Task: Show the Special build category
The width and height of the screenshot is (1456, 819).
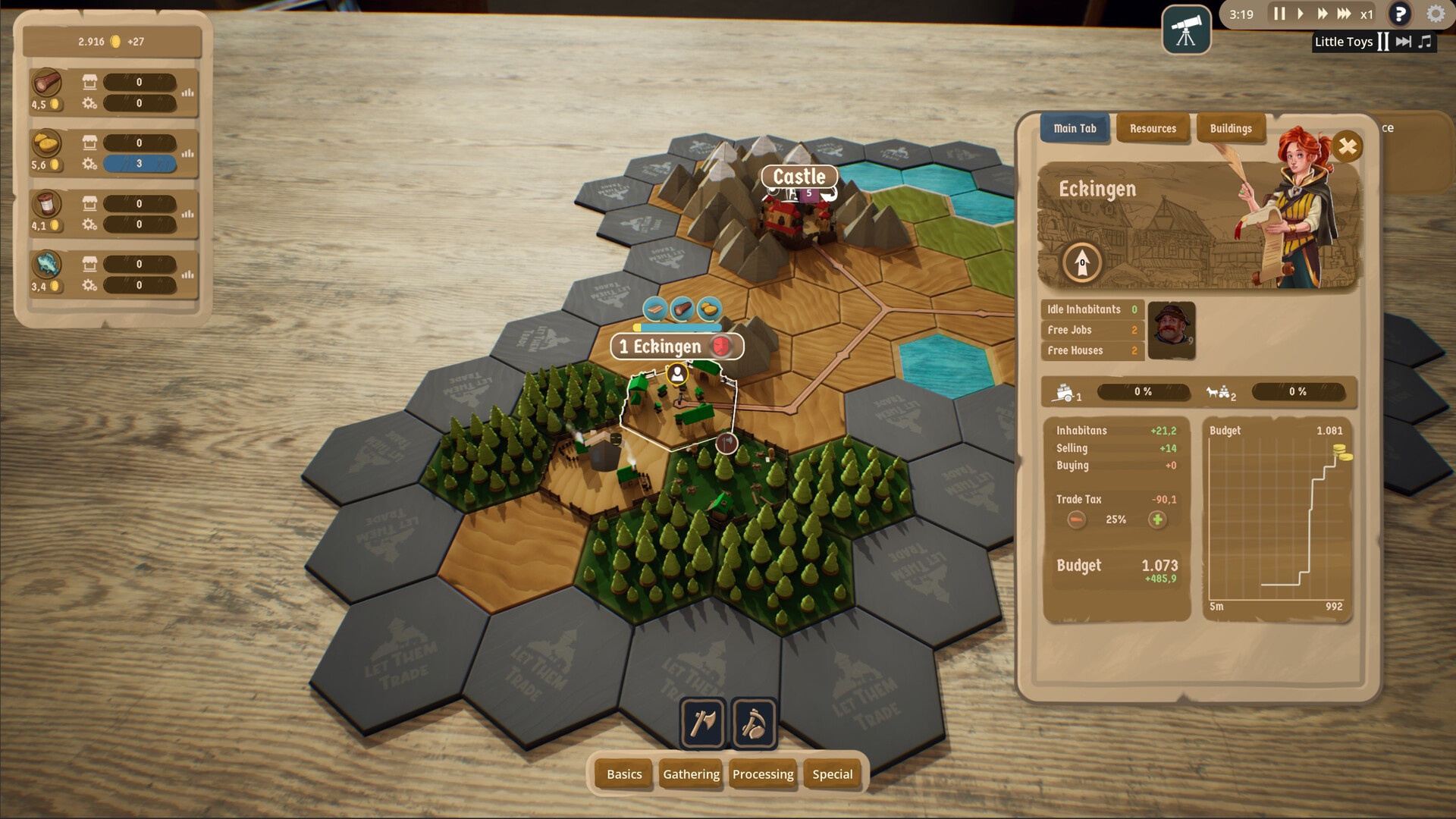Action: (833, 774)
